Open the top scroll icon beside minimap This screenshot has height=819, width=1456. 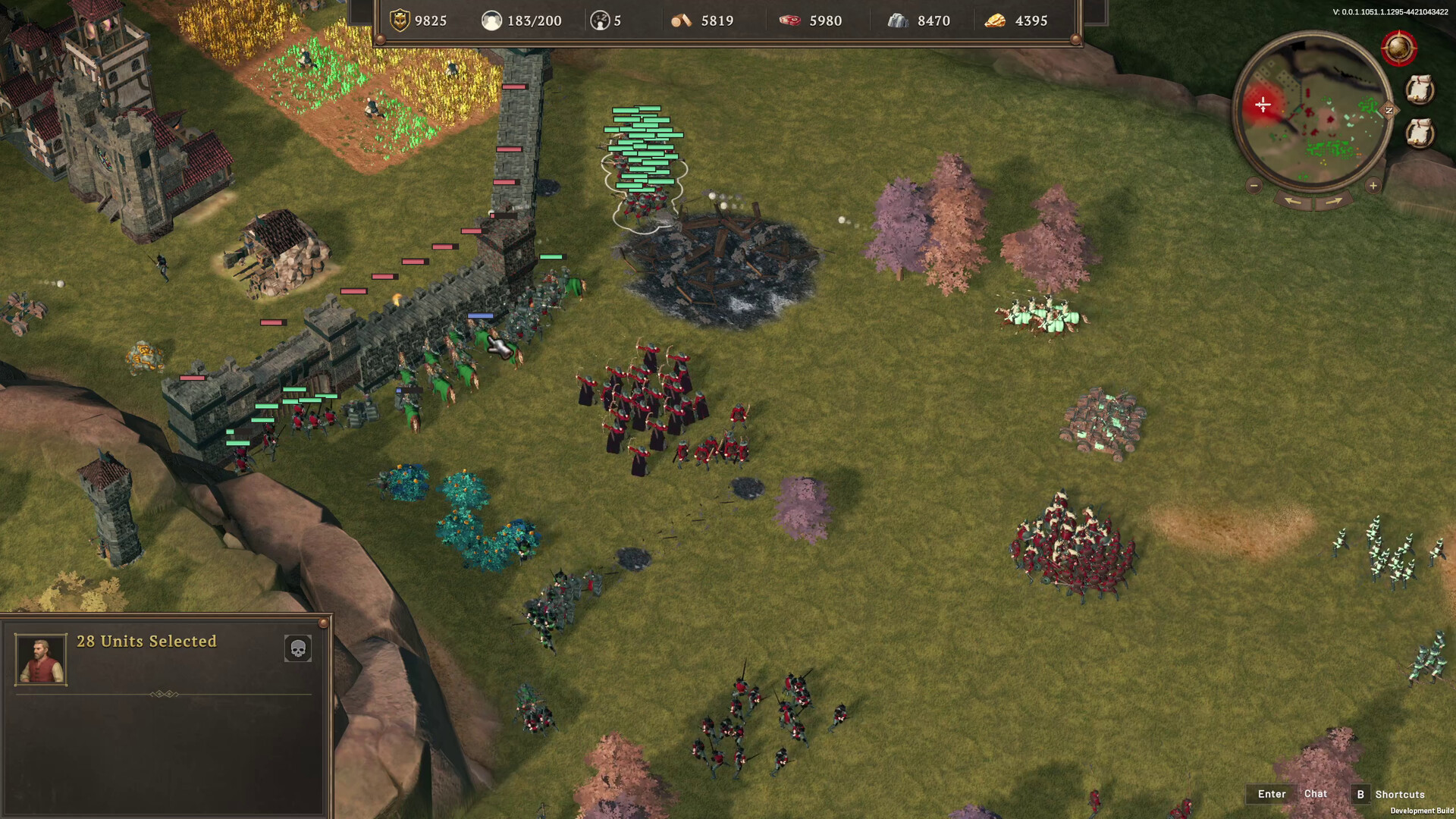(x=1420, y=89)
